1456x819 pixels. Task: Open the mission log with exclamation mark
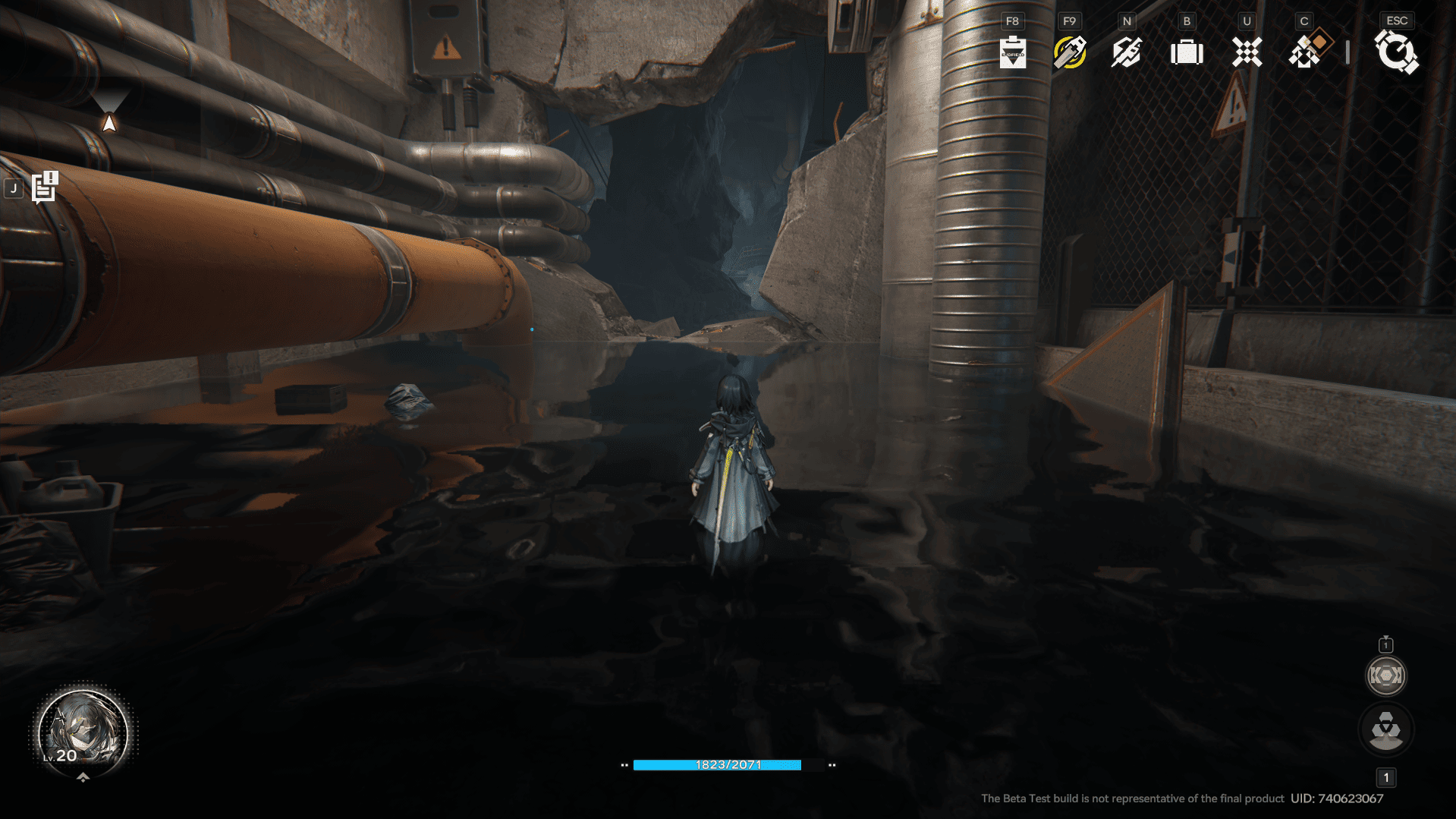45,187
